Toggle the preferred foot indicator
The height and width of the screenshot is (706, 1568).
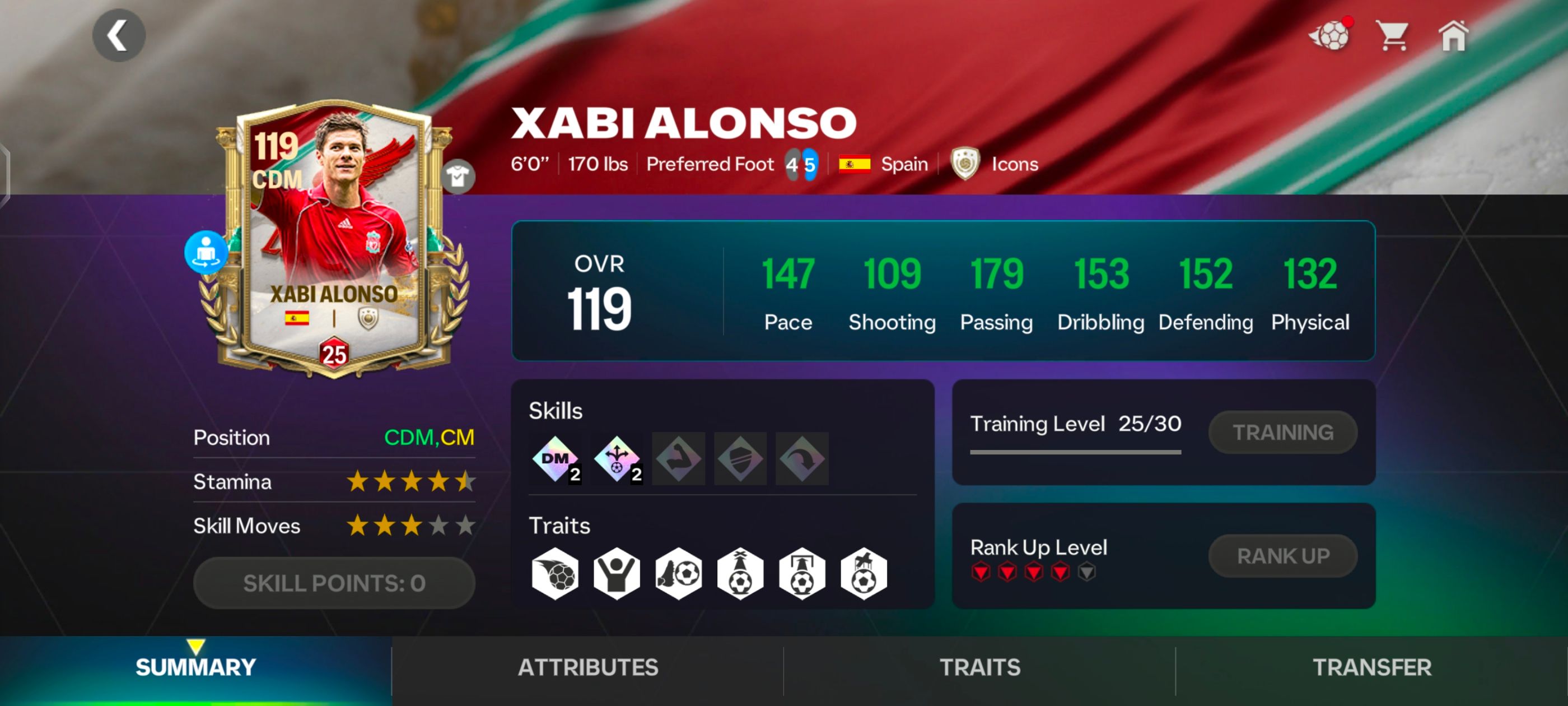(802, 164)
